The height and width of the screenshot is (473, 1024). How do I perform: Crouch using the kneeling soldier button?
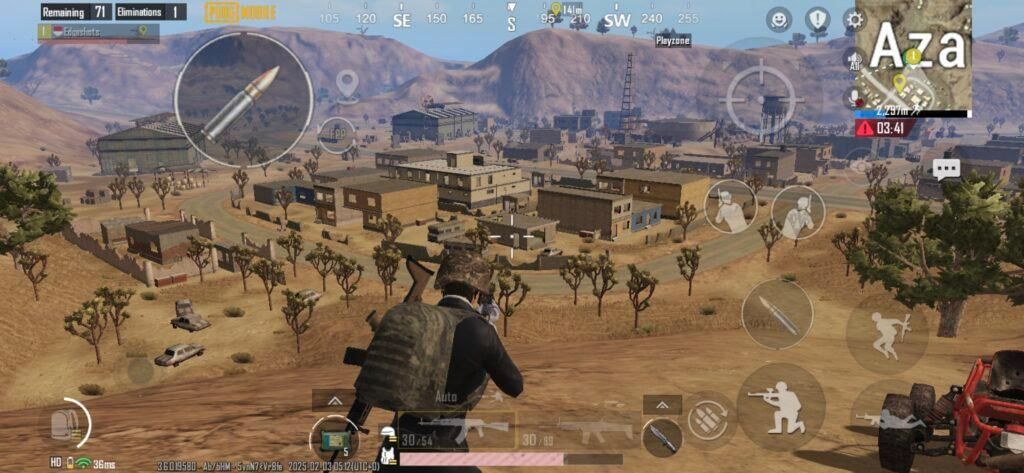coord(781,405)
